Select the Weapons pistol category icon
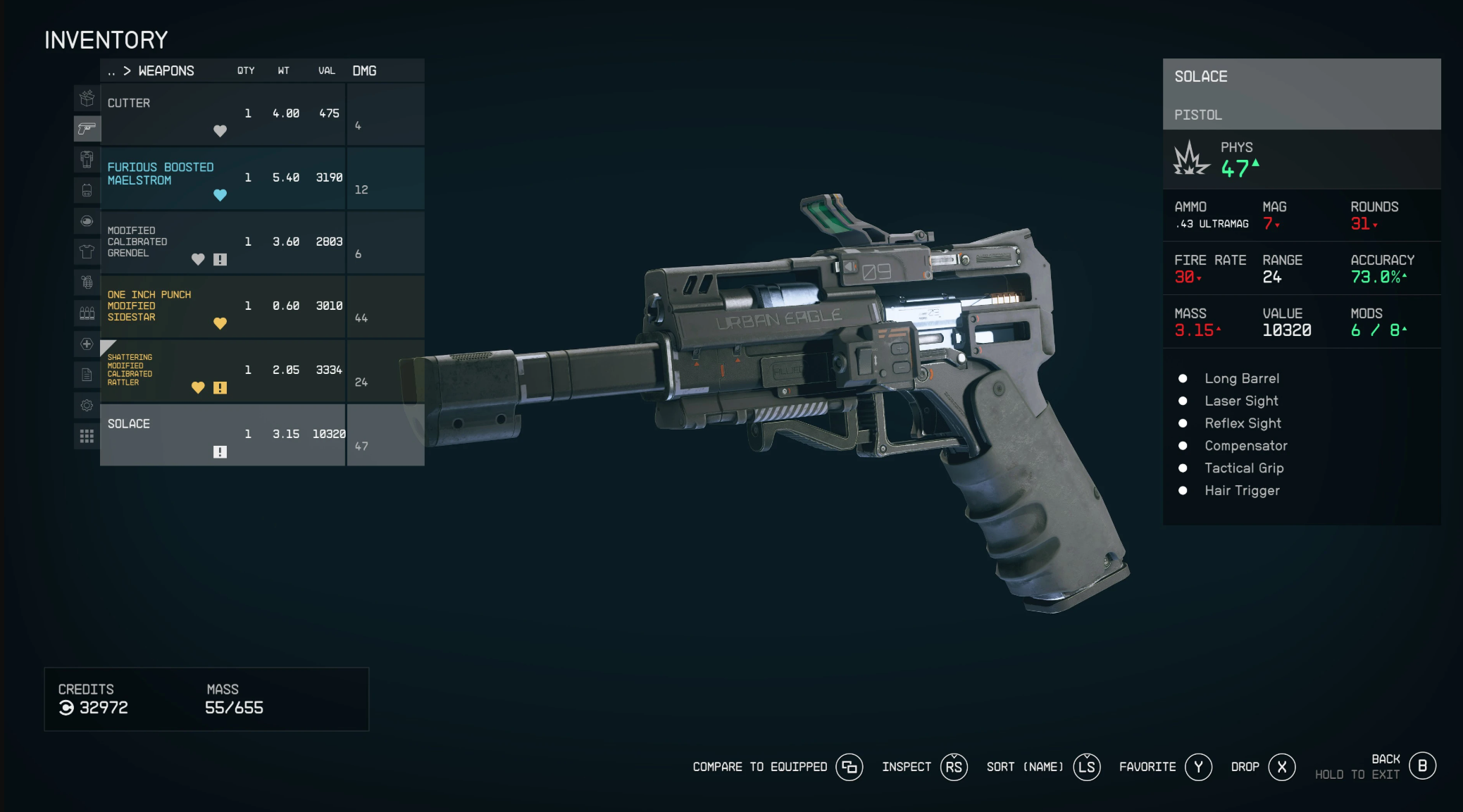This screenshot has width=1463, height=812. [87, 128]
